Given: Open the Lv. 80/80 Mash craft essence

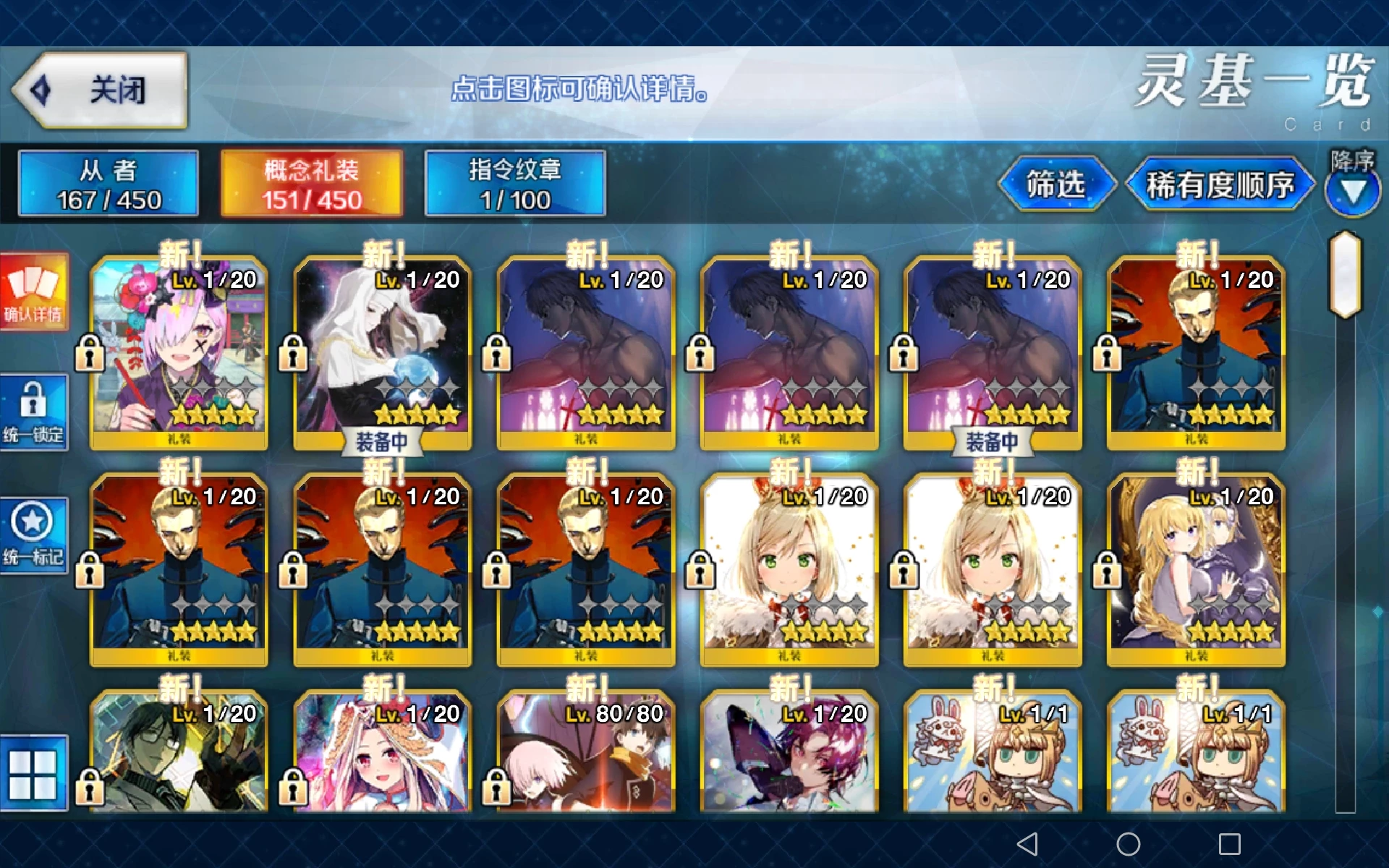Looking at the screenshot, I should coord(586,756).
